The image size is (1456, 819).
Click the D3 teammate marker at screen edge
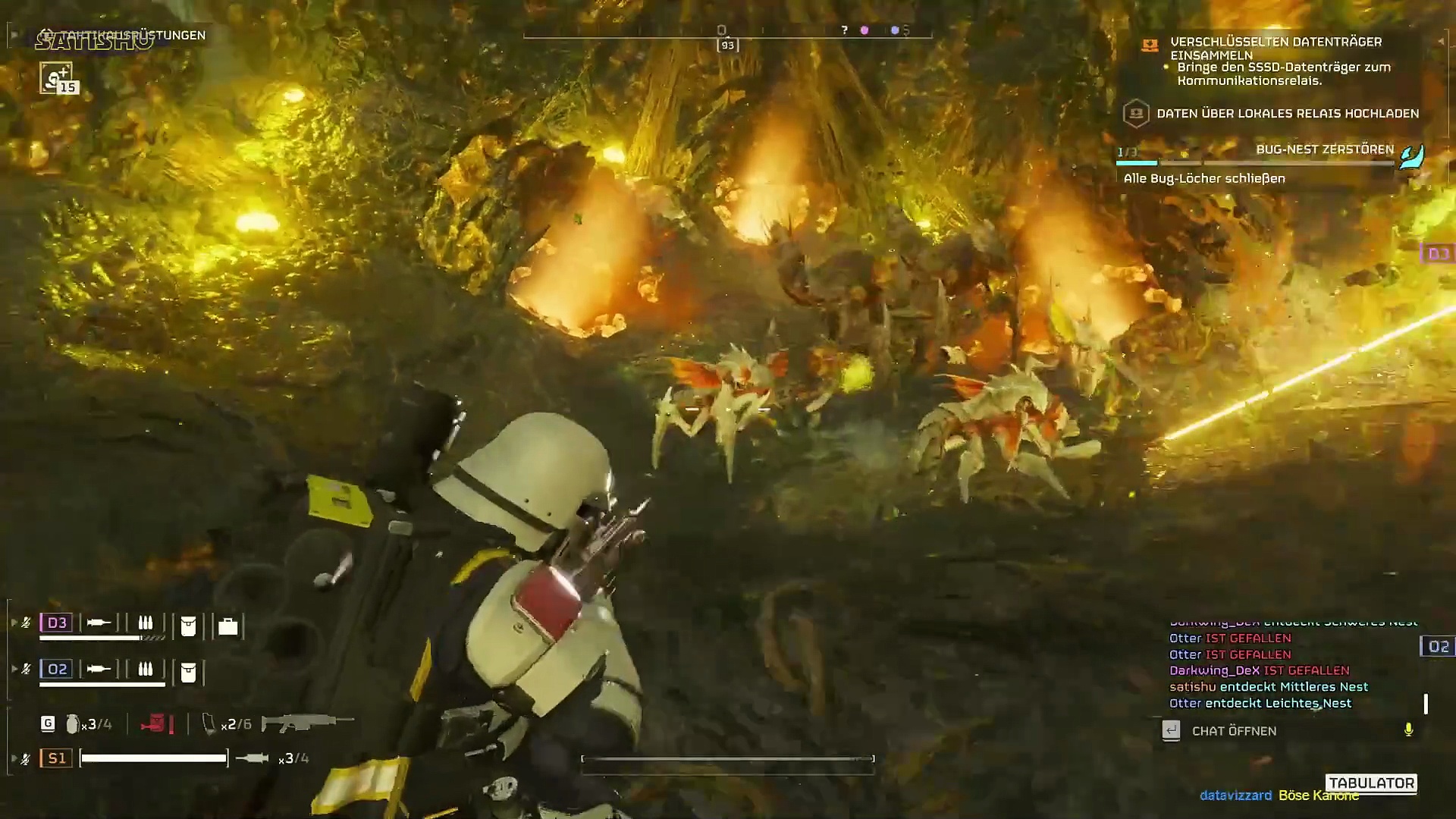click(x=1438, y=253)
